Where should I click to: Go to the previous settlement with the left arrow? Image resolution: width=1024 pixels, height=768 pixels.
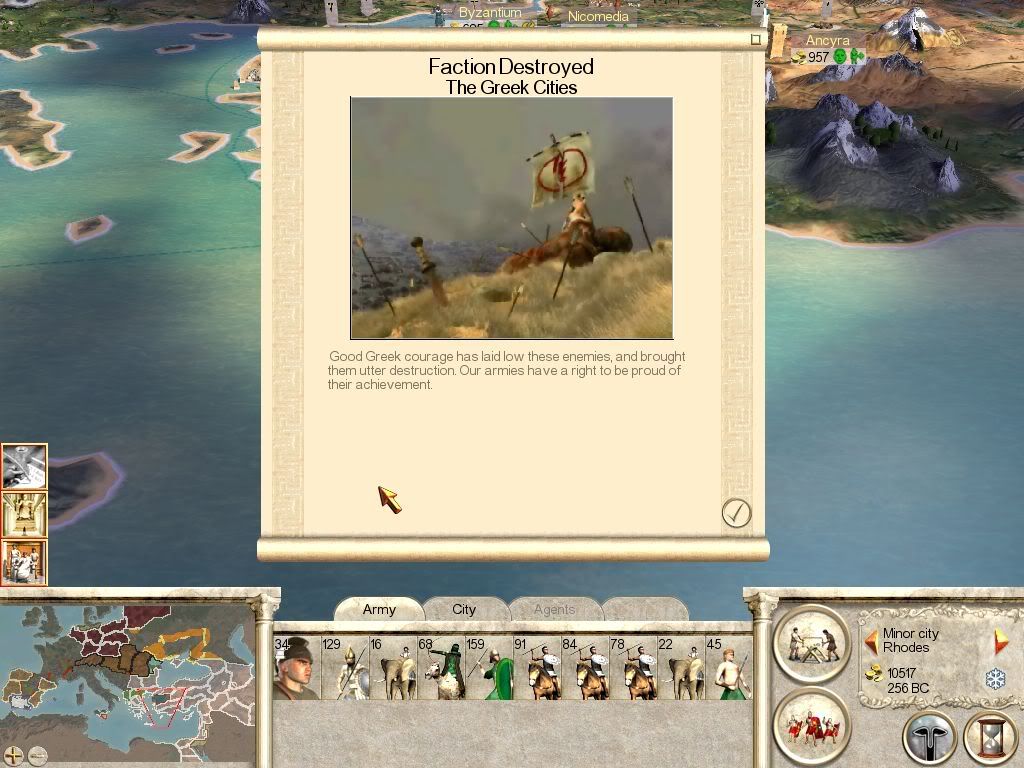(x=871, y=641)
